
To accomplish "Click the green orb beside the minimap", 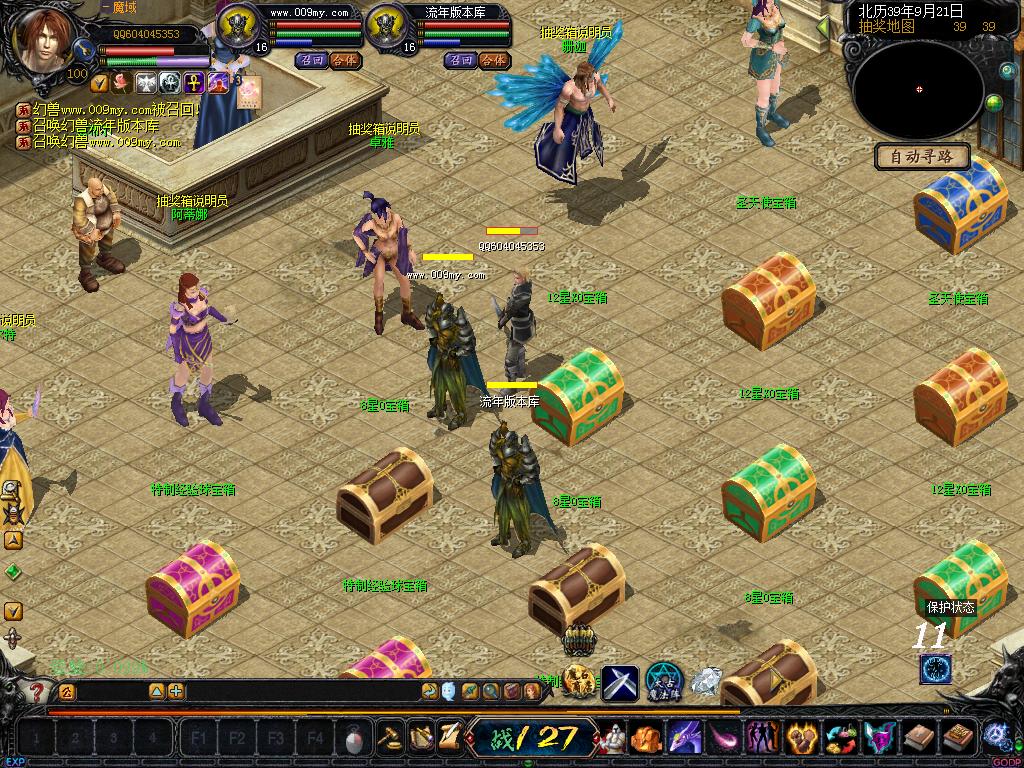I will tap(993, 102).
